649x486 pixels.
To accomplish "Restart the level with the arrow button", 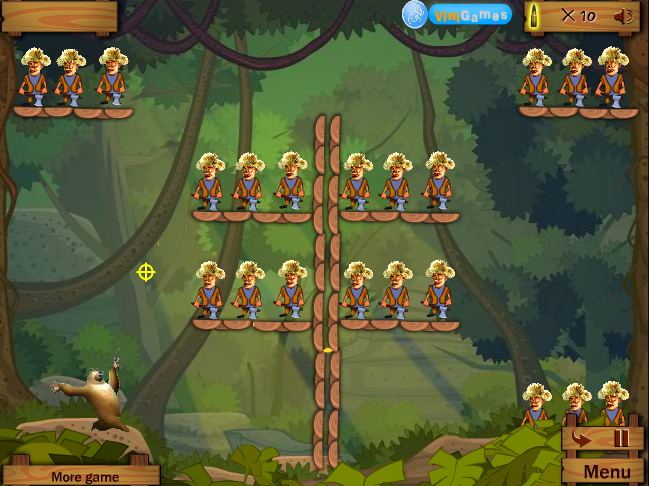I will (581, 438).
